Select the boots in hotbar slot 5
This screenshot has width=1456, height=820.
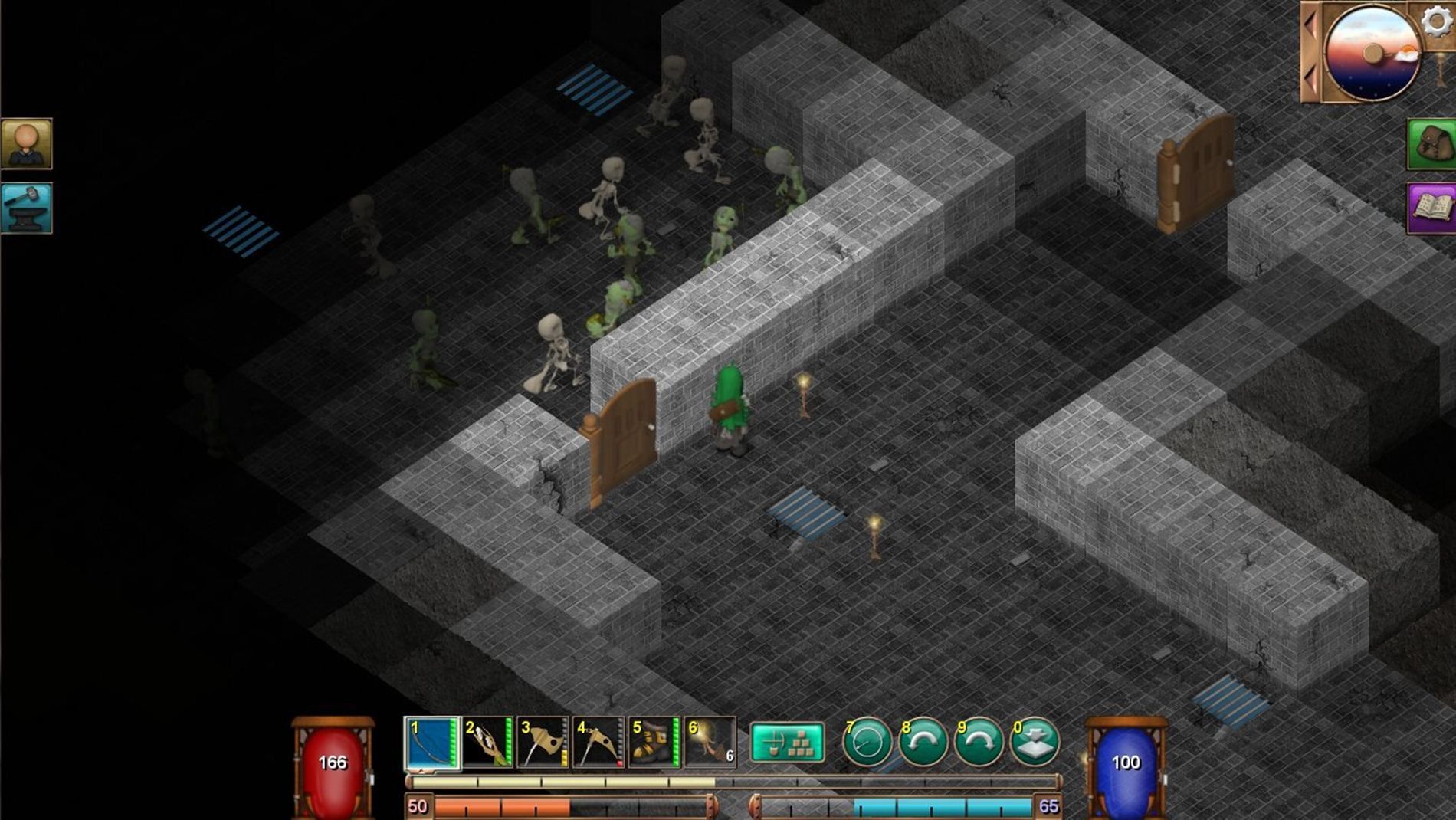pos(654,742)
